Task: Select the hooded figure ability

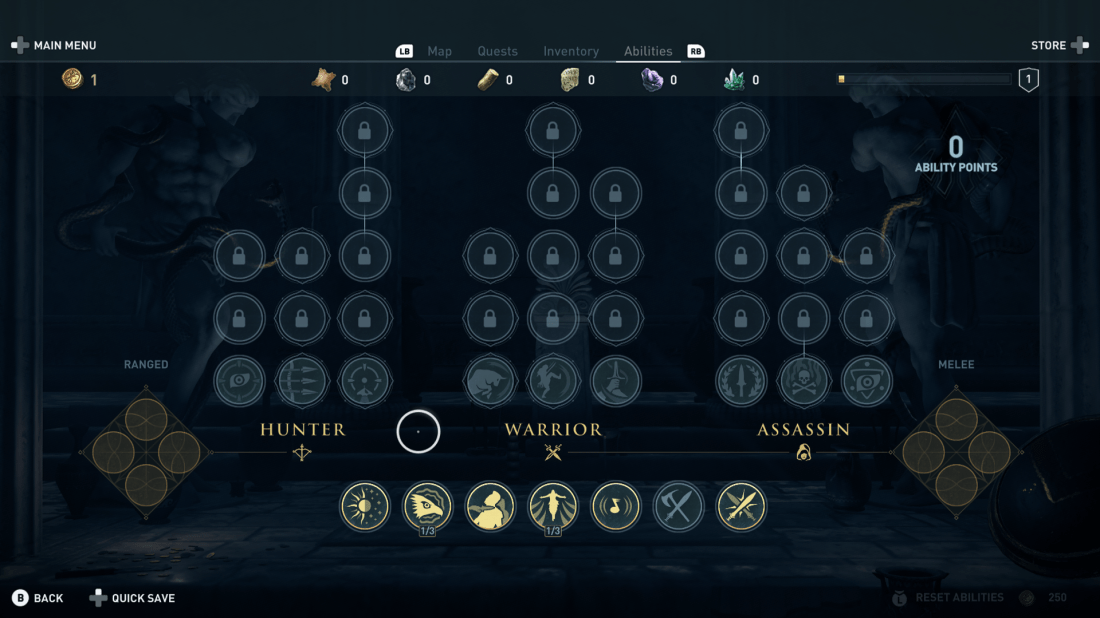Action: click(x=490, y=507)
